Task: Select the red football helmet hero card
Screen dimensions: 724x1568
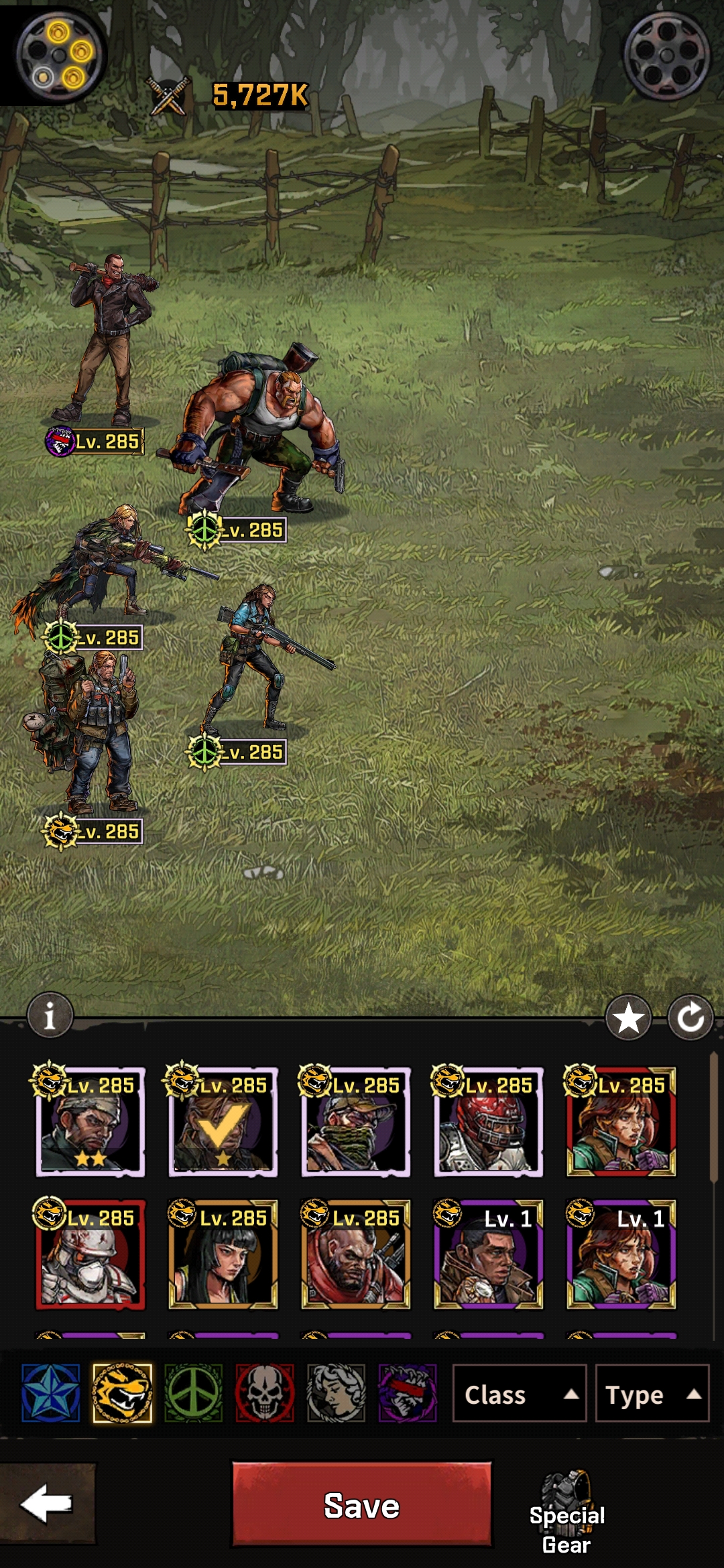Action: (489, 1122)
